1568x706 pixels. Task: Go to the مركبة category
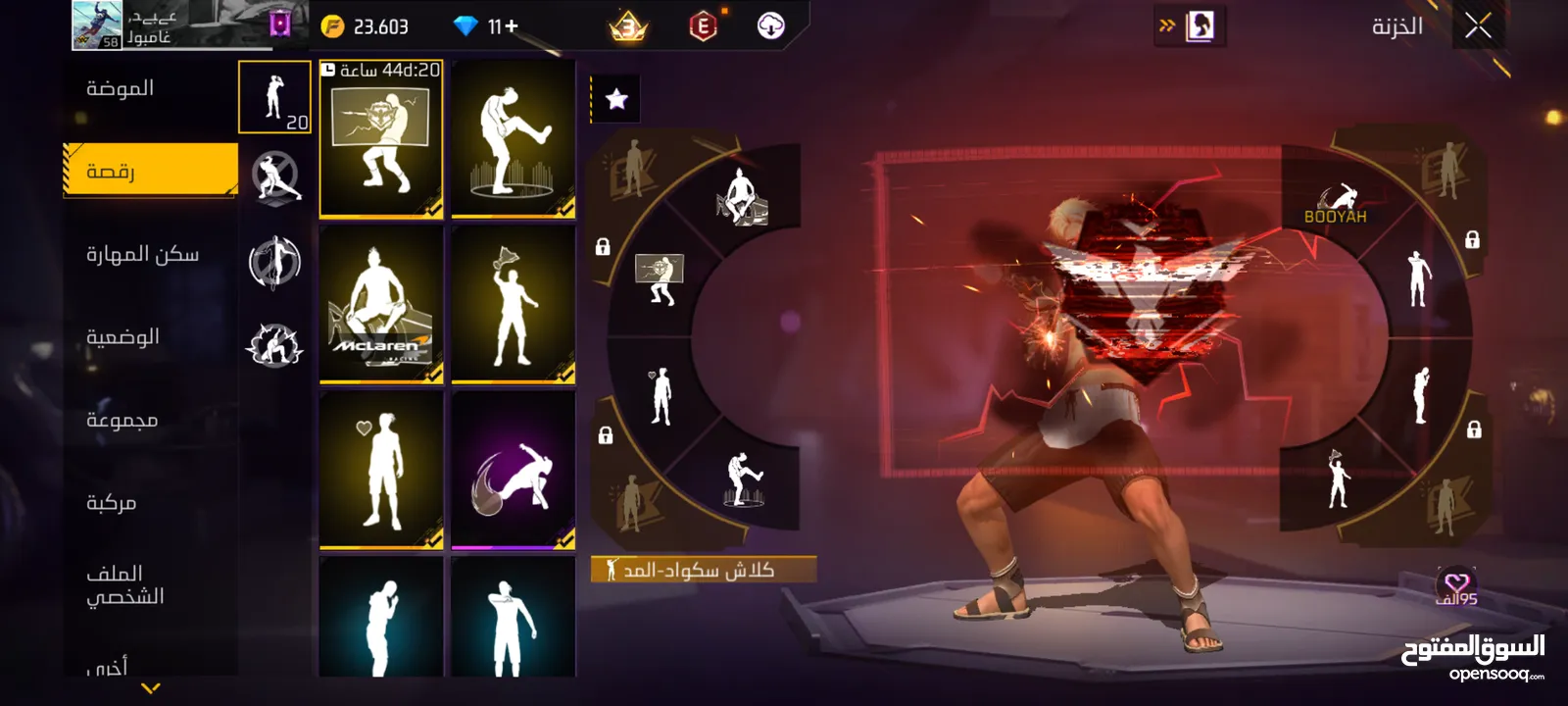(x=111, y=502)
